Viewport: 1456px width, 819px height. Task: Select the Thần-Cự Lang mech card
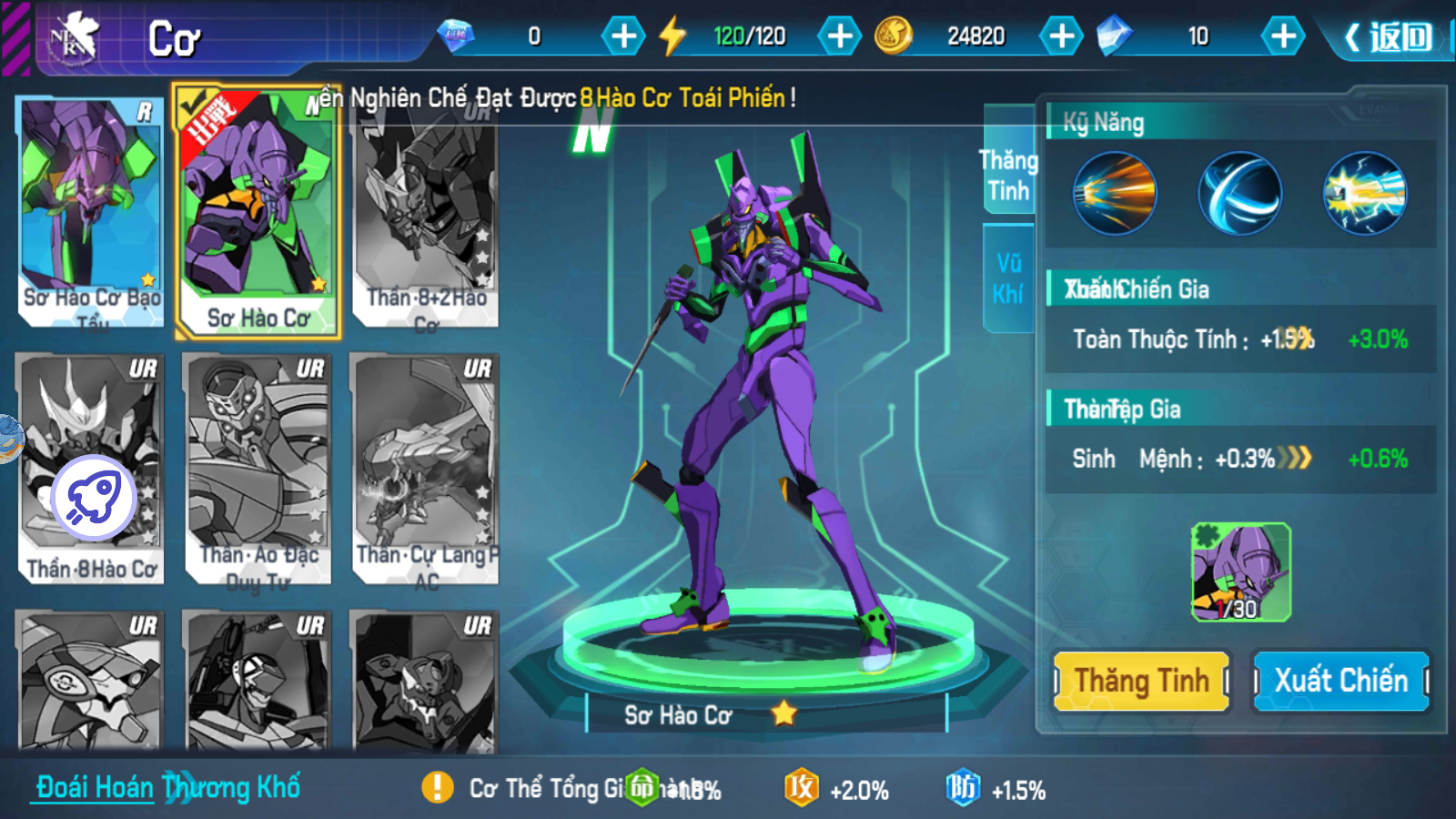pyautogui.click(x=425, y=468)
